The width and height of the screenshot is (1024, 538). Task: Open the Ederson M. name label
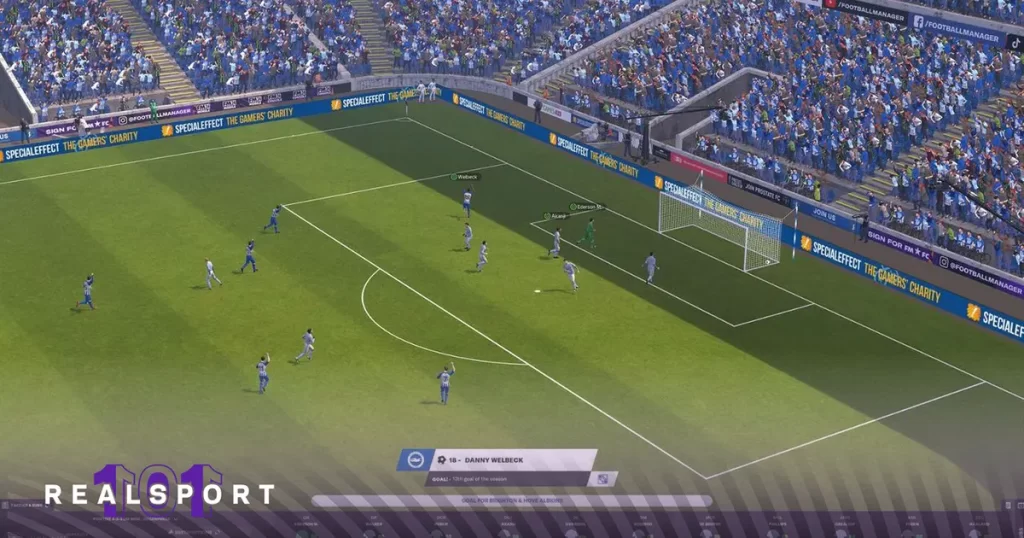coord(587,207)
